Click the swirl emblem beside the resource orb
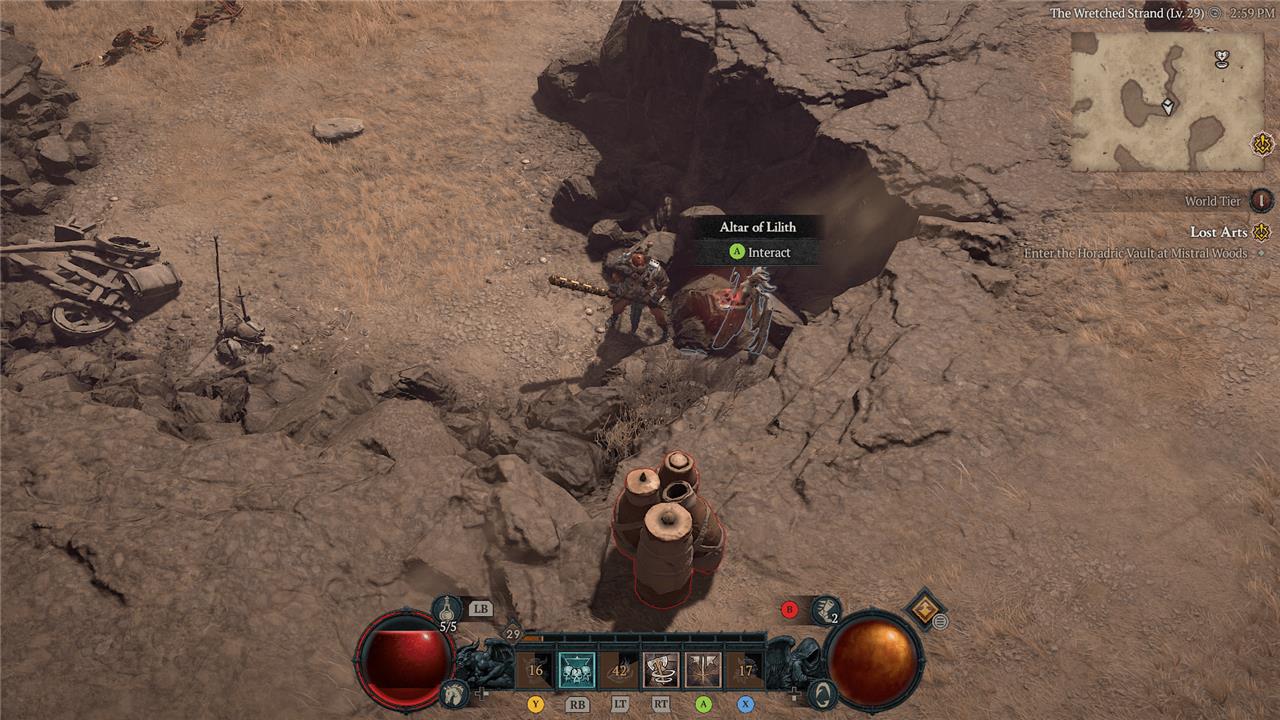This screenshot has width=1280, height=720. (821, 692)
